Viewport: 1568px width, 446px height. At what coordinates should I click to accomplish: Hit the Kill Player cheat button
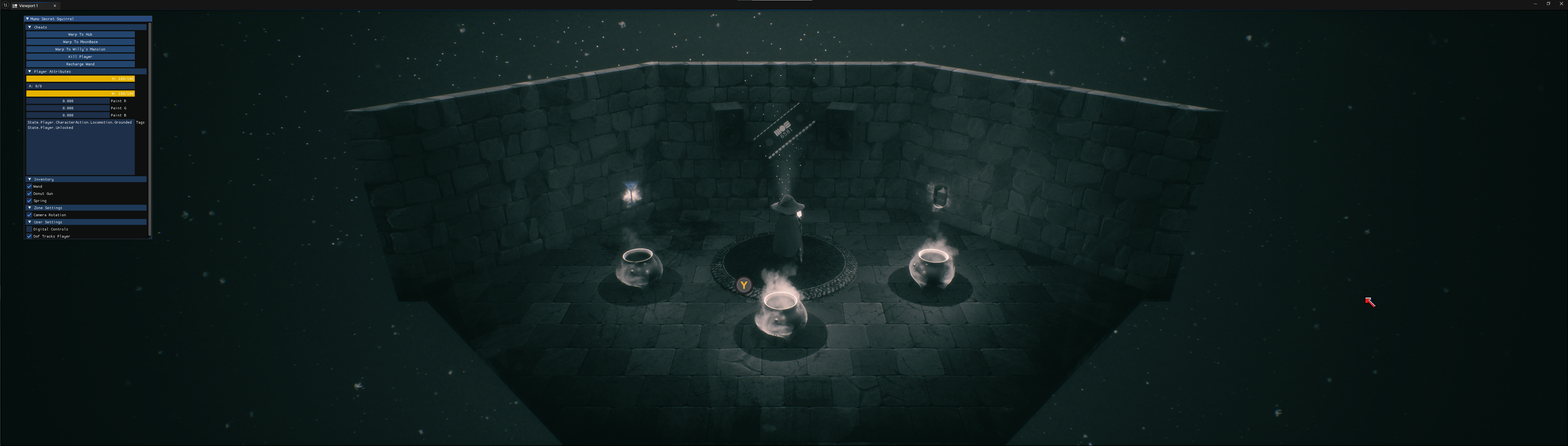pos(80,57)
